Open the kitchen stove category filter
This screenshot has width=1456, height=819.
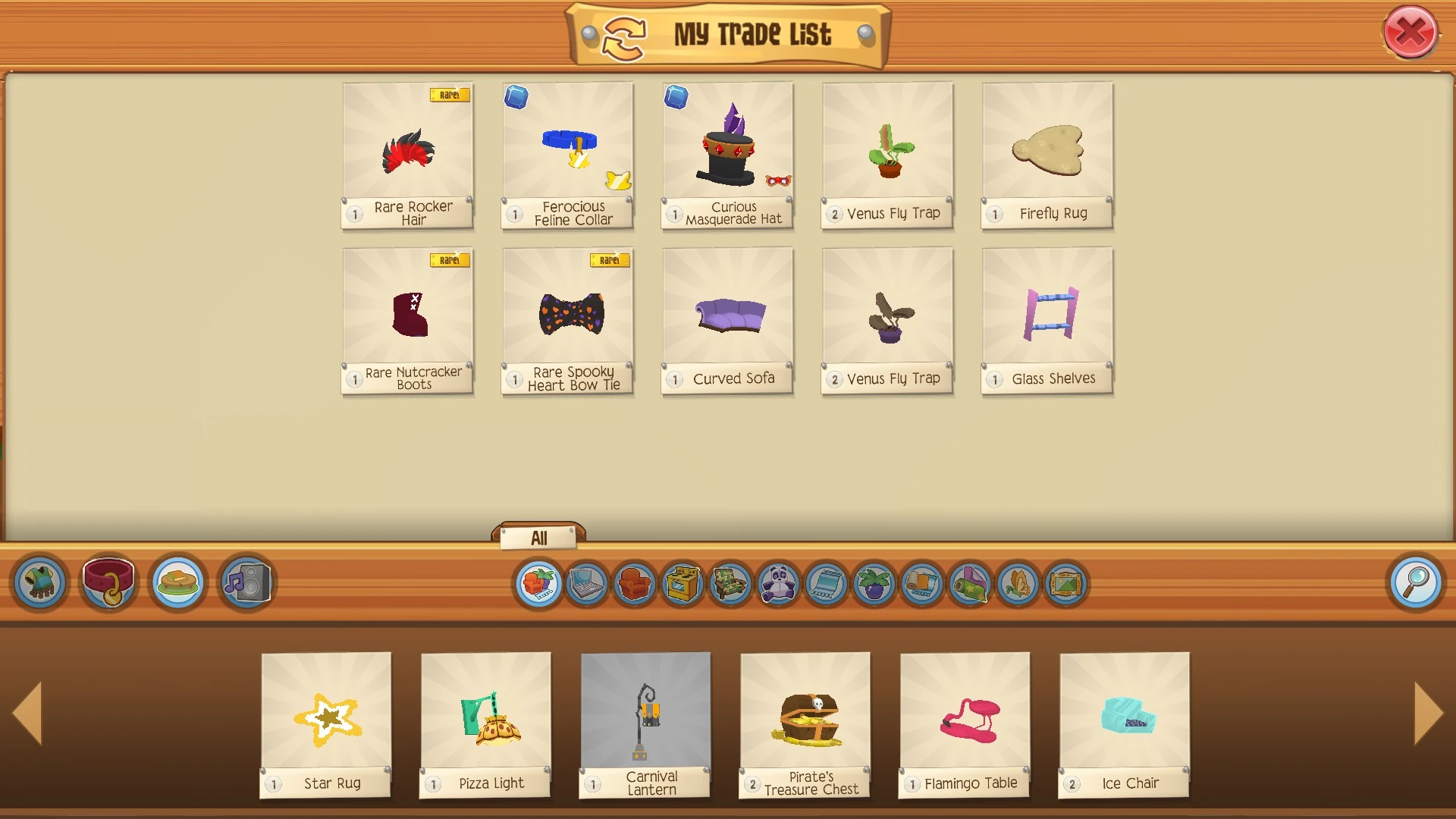pyautogui.click(x=682, y=583)
